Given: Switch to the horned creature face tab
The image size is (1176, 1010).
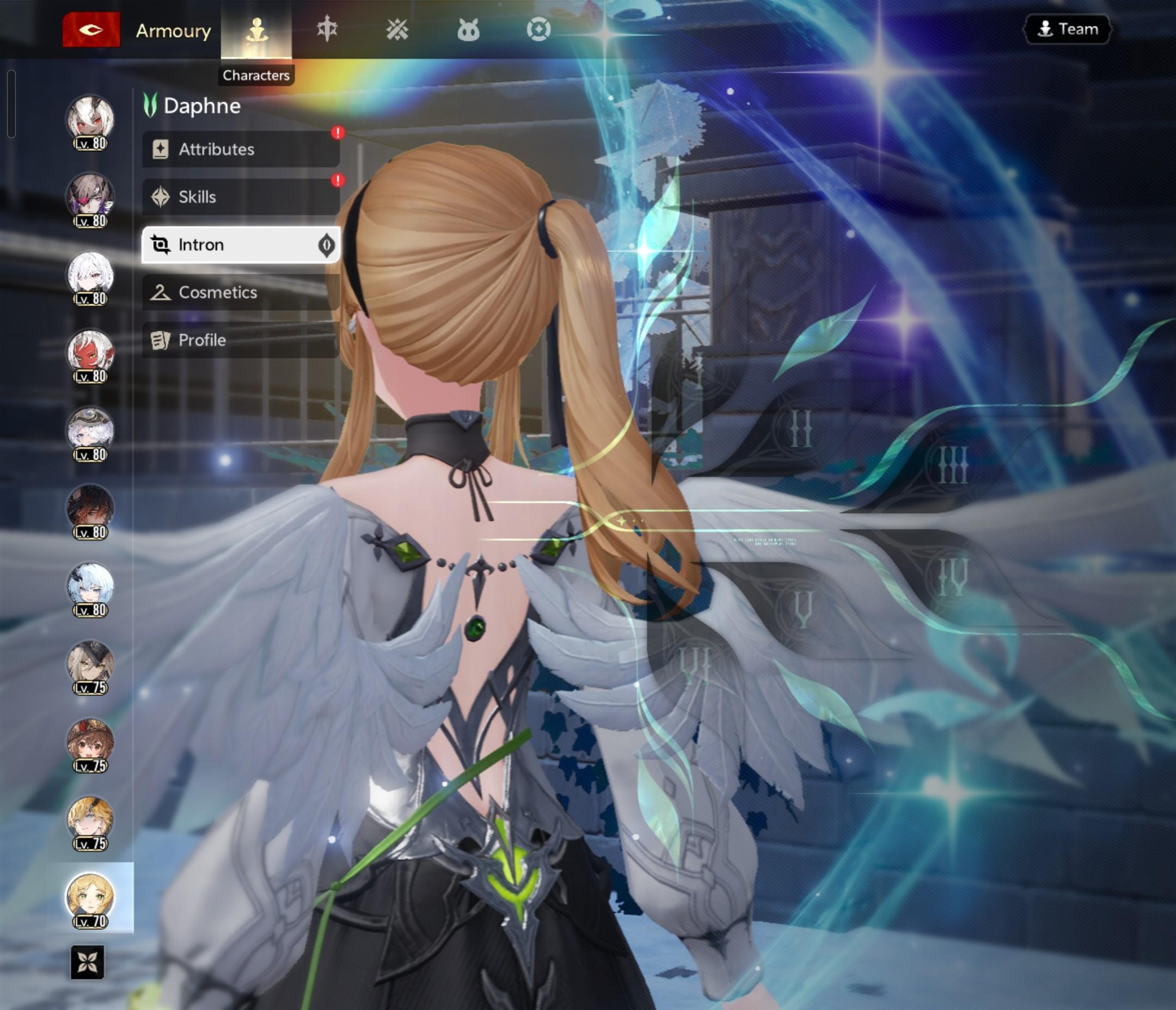Looking at the screenshot, I should (468, 30).
